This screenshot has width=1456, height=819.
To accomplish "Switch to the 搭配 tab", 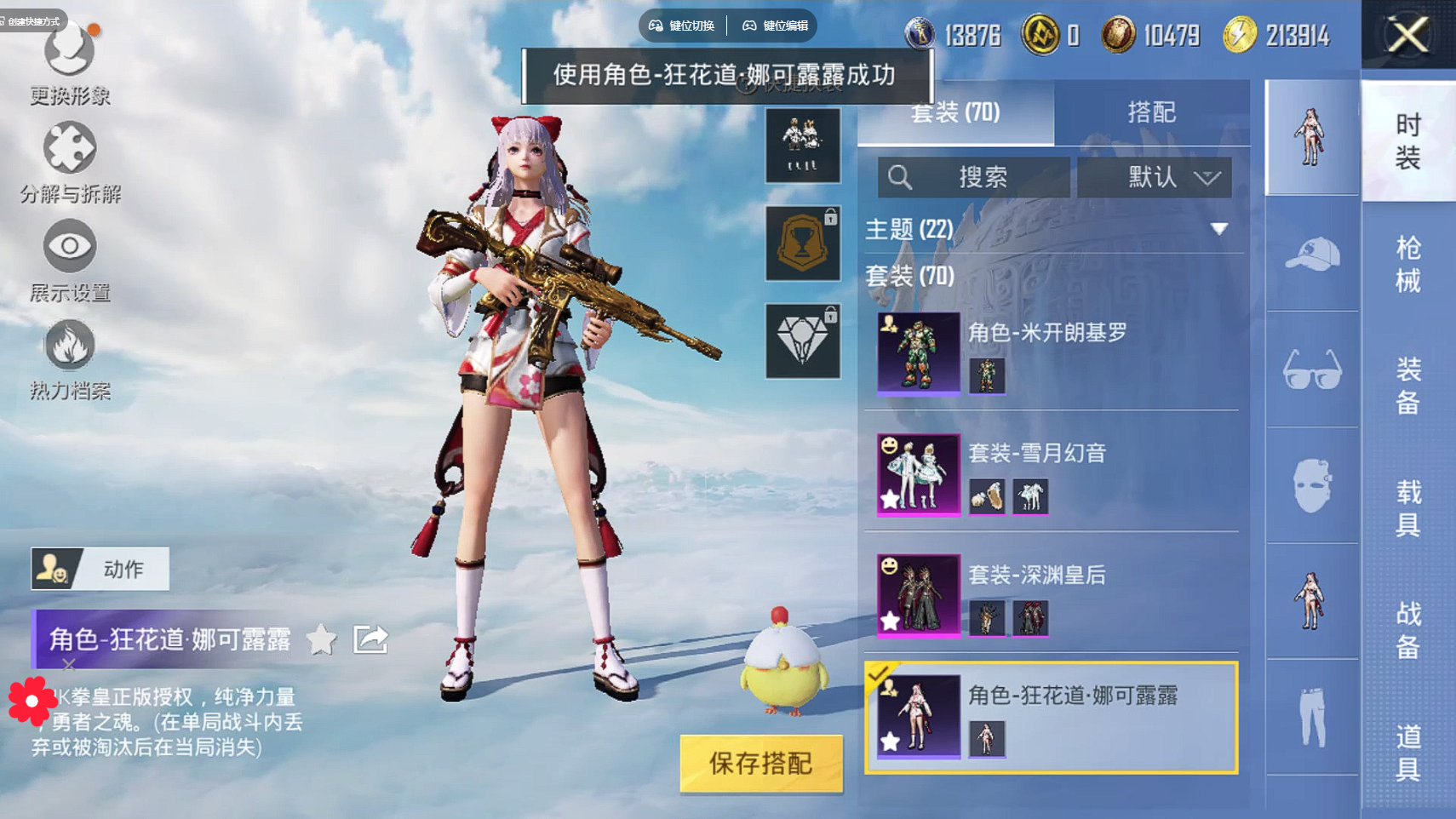I will click(x=1151, y=112).
